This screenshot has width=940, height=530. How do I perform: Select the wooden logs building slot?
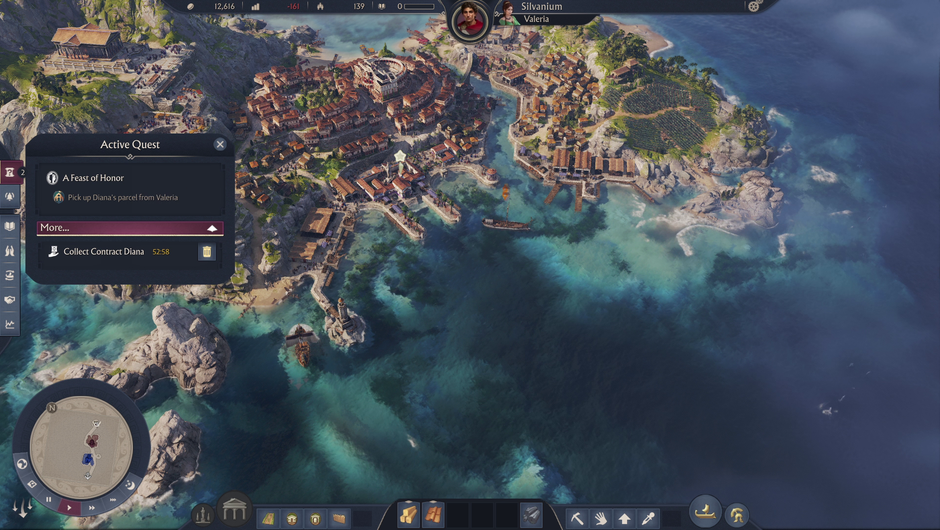(x=409, y=515)
